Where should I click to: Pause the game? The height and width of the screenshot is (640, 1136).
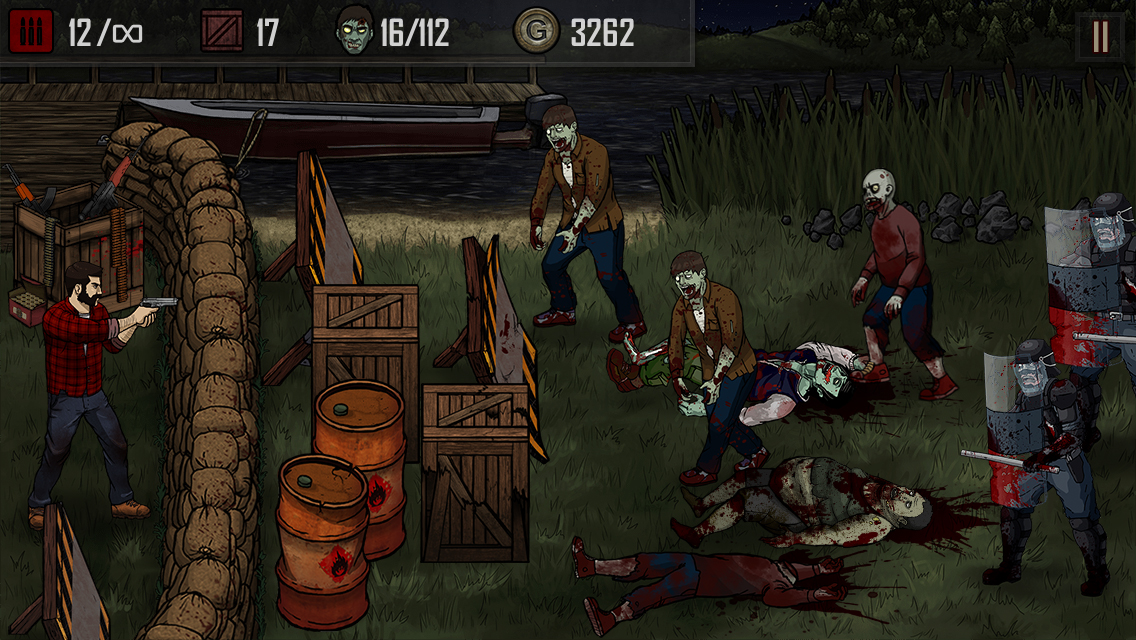(x=1100, y=37)
